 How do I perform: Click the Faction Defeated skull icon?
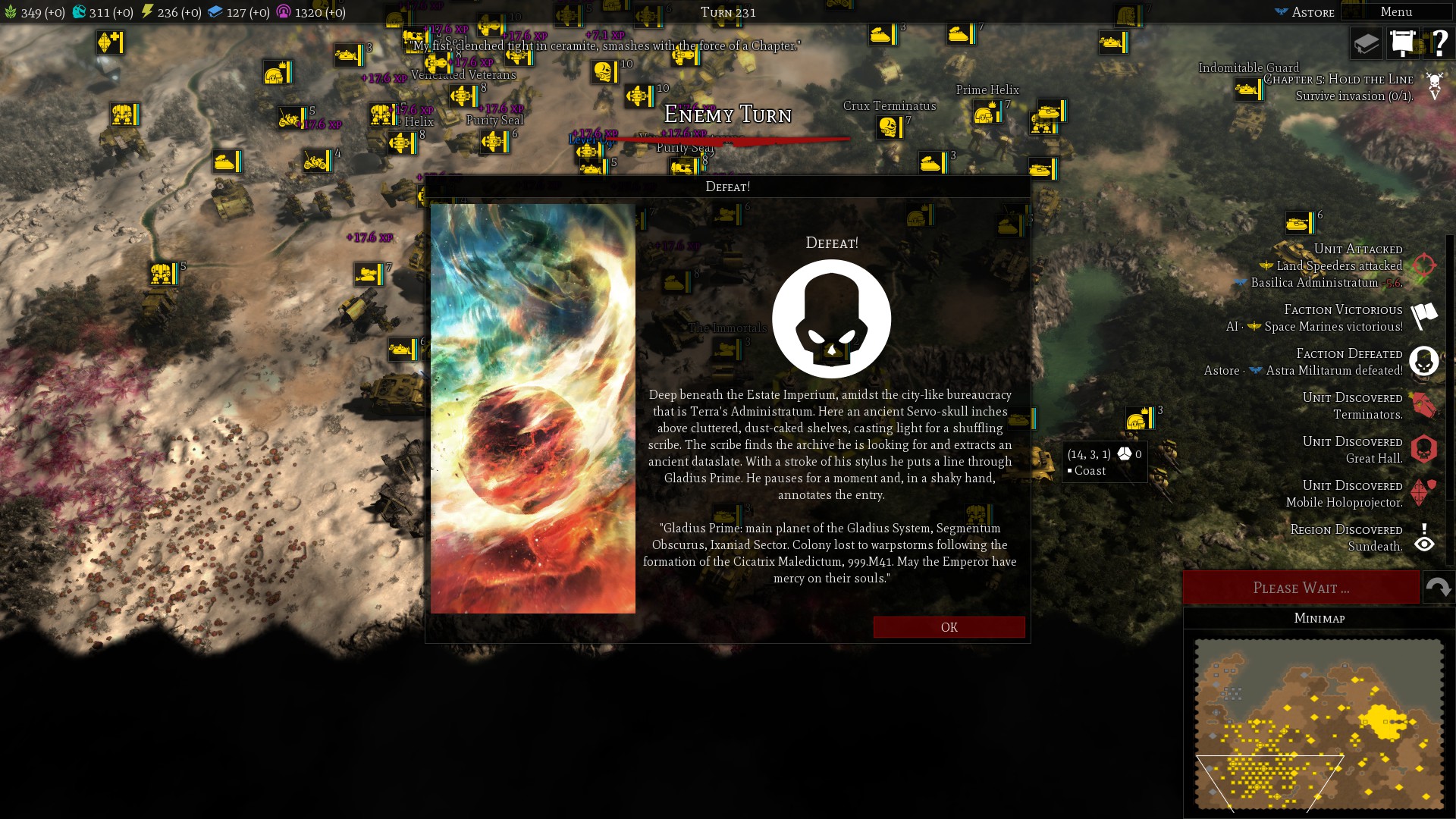pyautogui.click(x=1424, y=362)
